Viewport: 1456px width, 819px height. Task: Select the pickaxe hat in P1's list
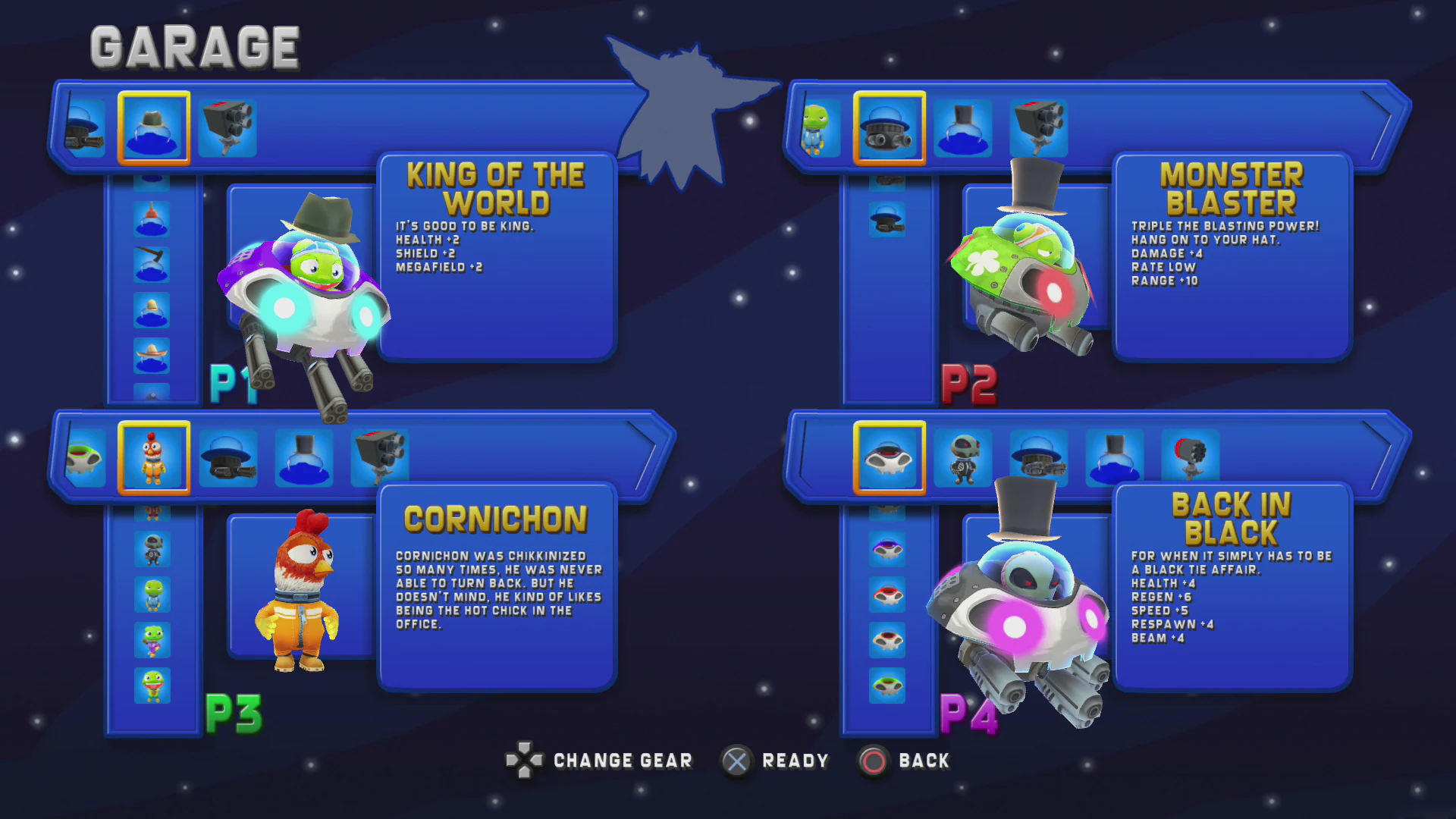(152, 265)
